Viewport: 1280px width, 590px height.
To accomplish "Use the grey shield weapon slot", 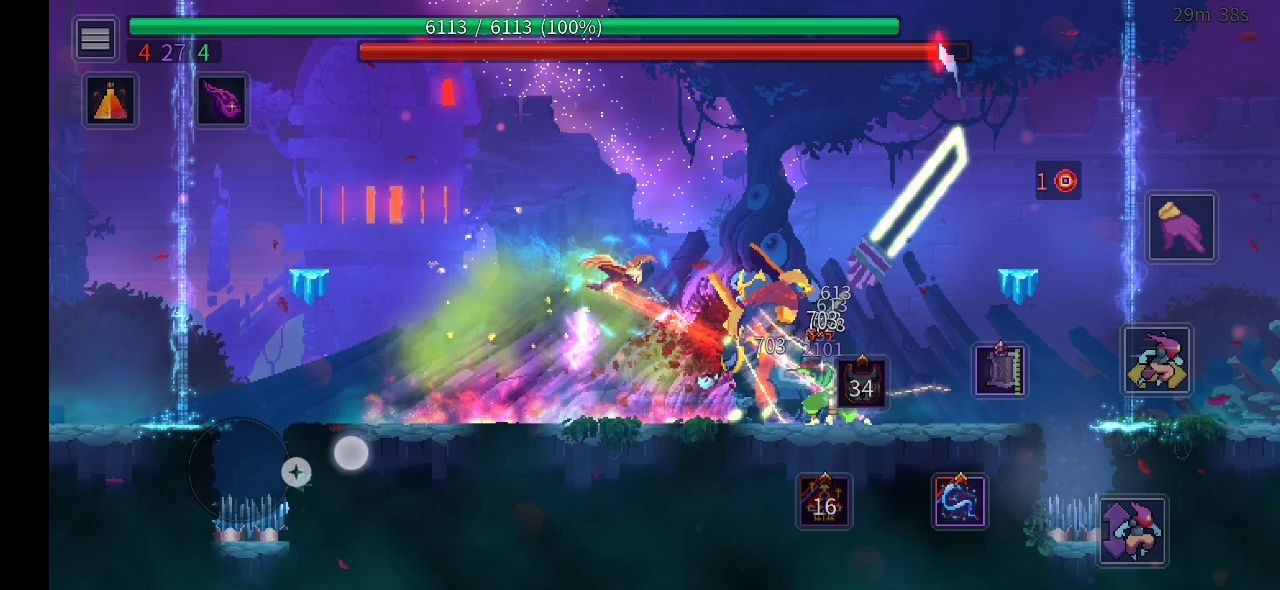I will (1000, 370).
